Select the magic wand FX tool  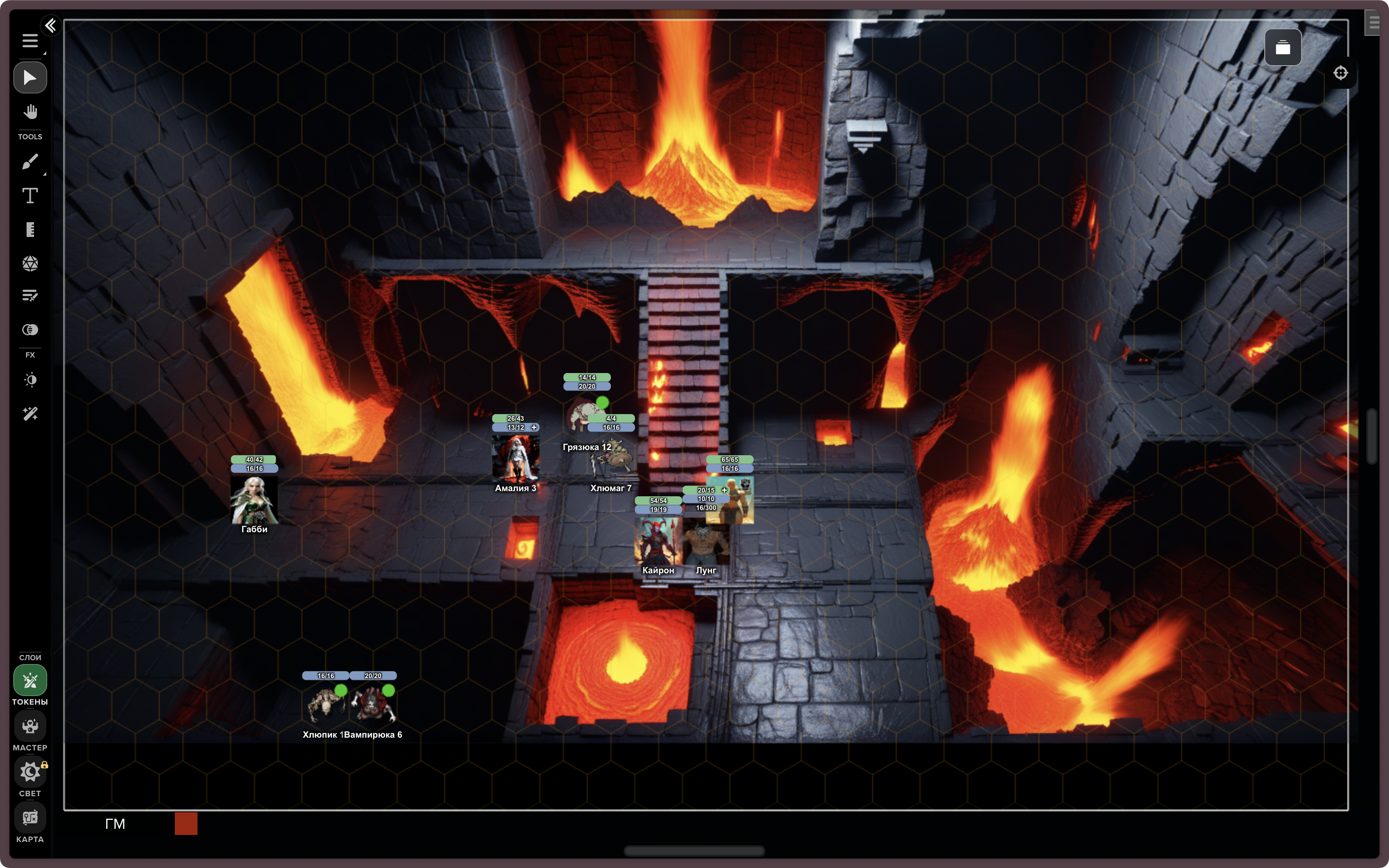[x=30, y=414]
